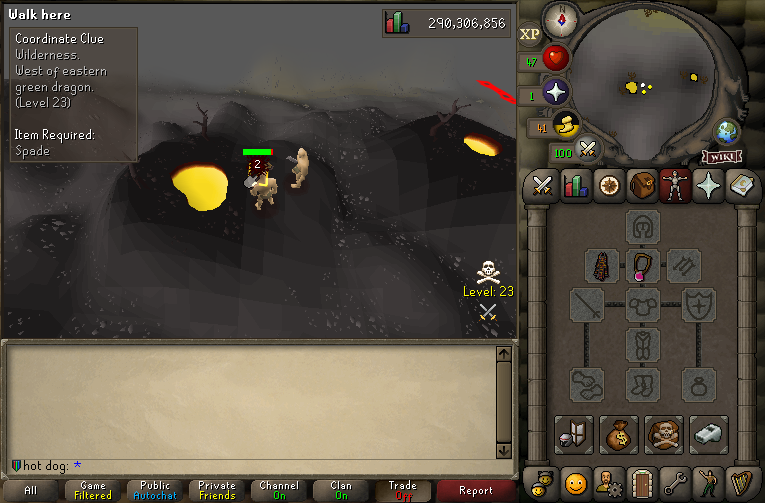Click the Wiki lookup banner

tap(721, 156)
